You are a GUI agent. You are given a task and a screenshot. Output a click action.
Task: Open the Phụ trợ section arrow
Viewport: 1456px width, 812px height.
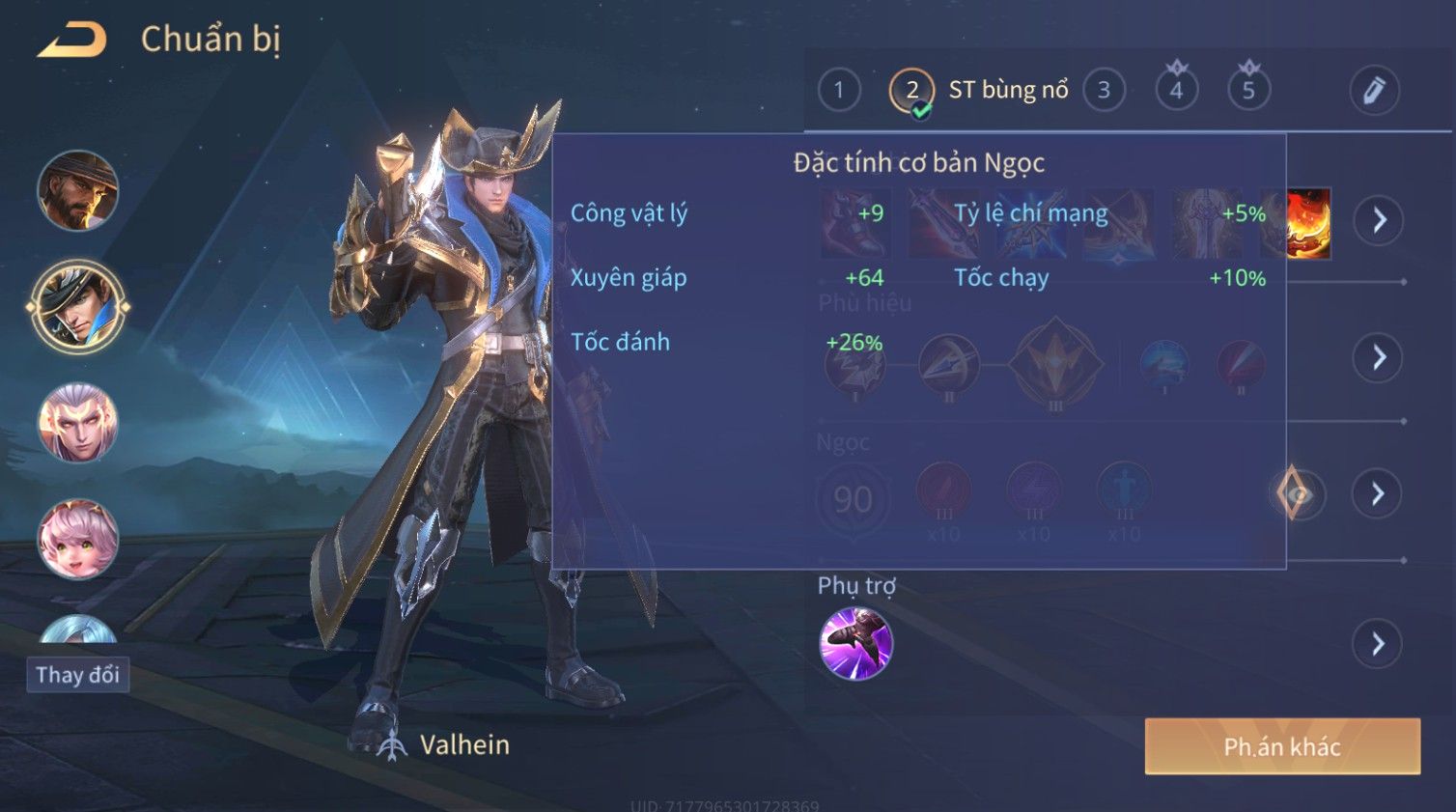click(1379, 643)
